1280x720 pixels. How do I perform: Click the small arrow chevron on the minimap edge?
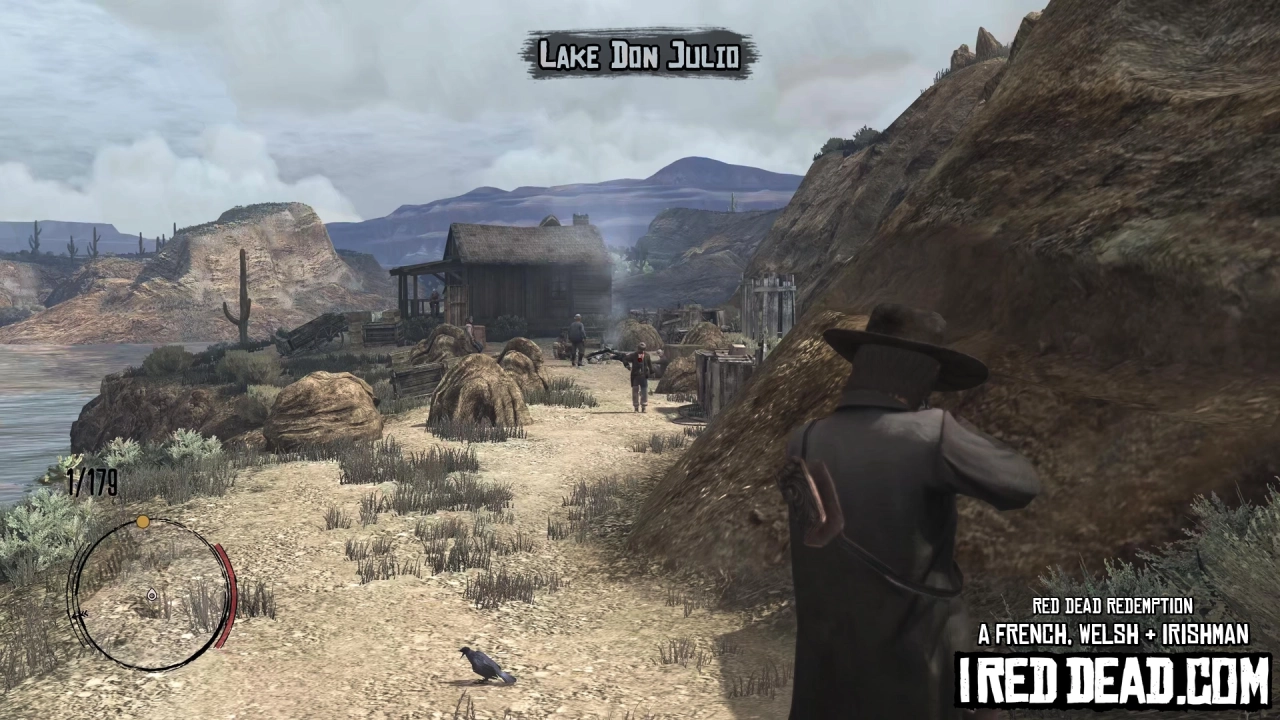click(81, 614)
